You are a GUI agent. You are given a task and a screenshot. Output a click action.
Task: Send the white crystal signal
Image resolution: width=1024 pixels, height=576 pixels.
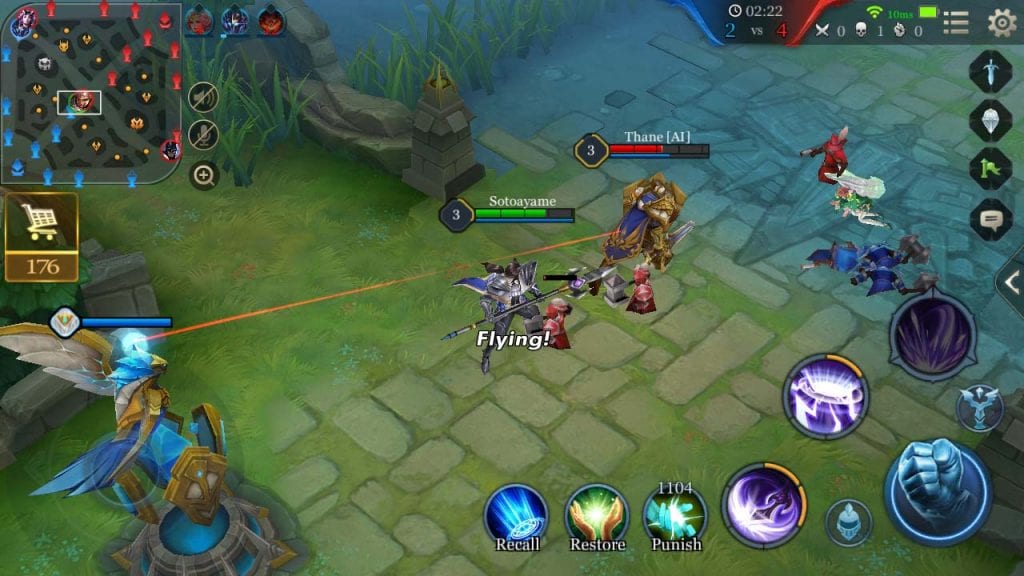click(990, 120)
